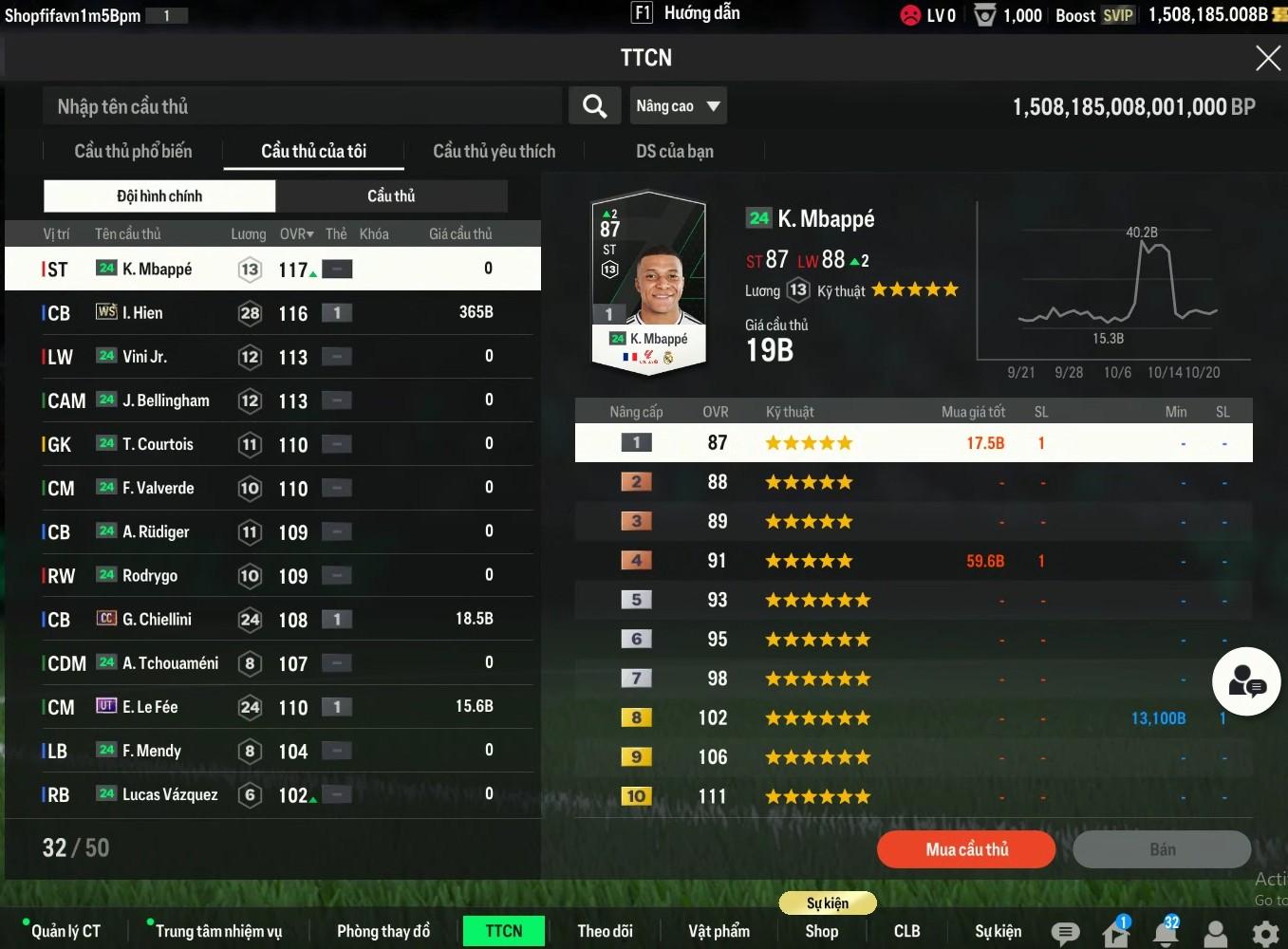Open the DS của bạn tab
This screenshot has height=949, width=1288.
coord(674,152)
